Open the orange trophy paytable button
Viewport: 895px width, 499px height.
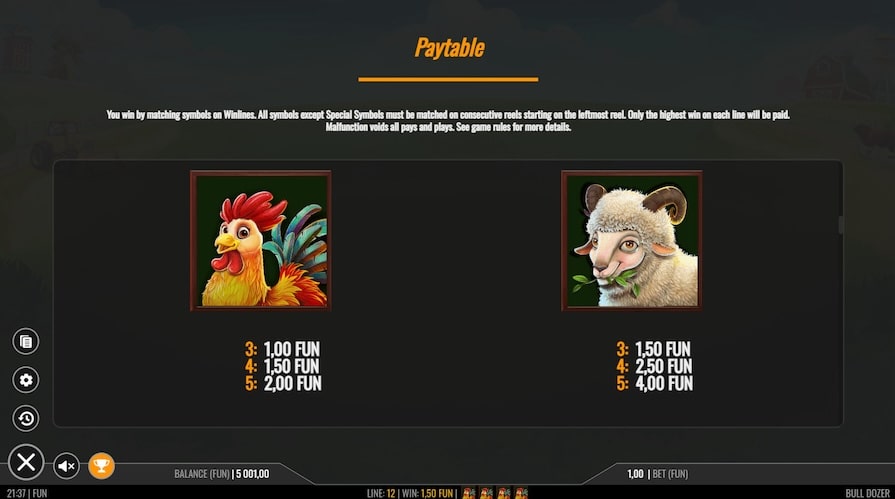(101, 466)
